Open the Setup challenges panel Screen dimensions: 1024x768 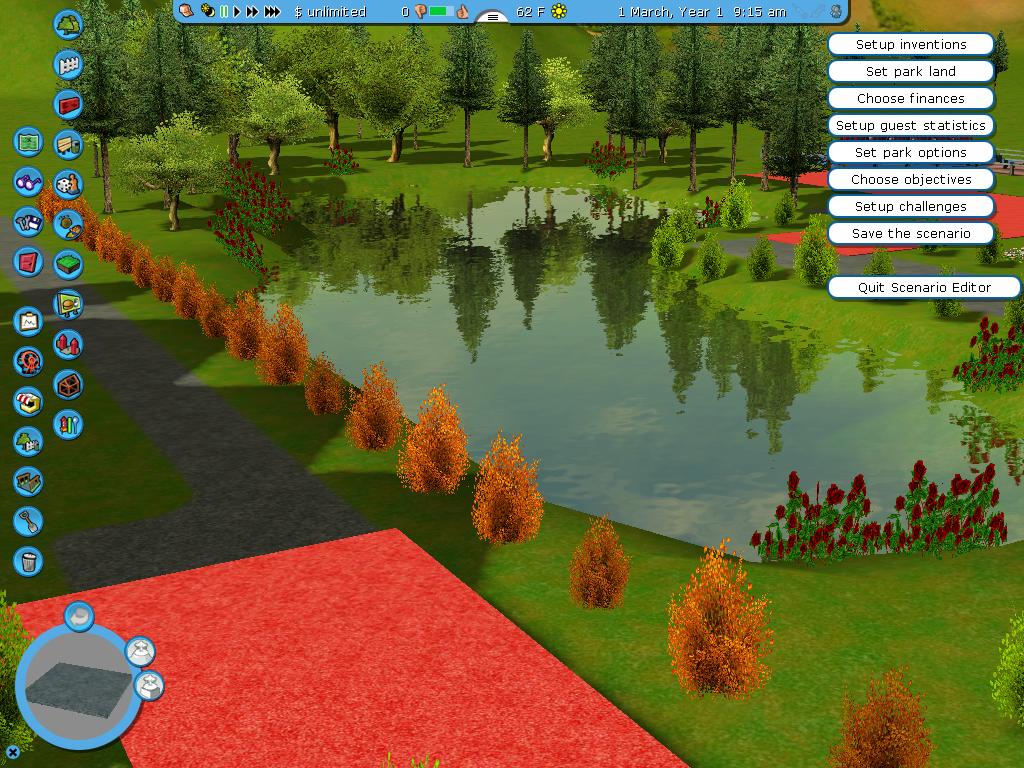tap(910, 206)
